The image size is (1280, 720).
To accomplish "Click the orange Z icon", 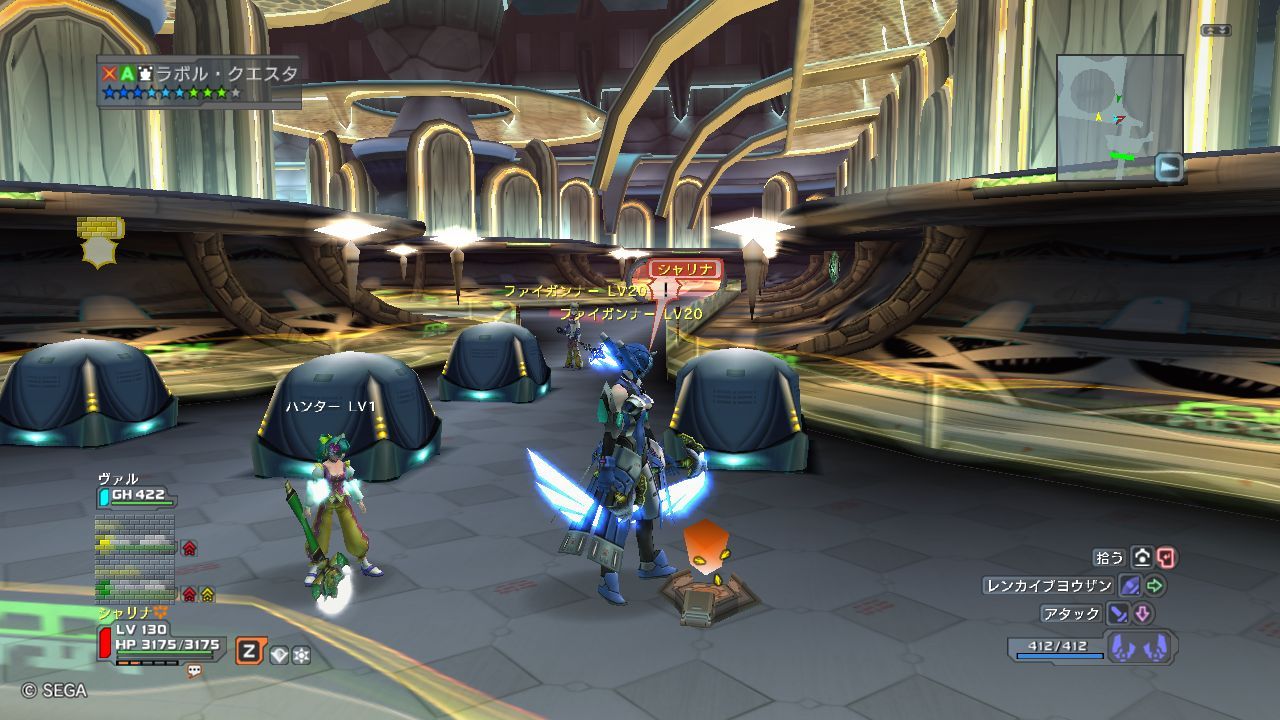I will (249, 652).
